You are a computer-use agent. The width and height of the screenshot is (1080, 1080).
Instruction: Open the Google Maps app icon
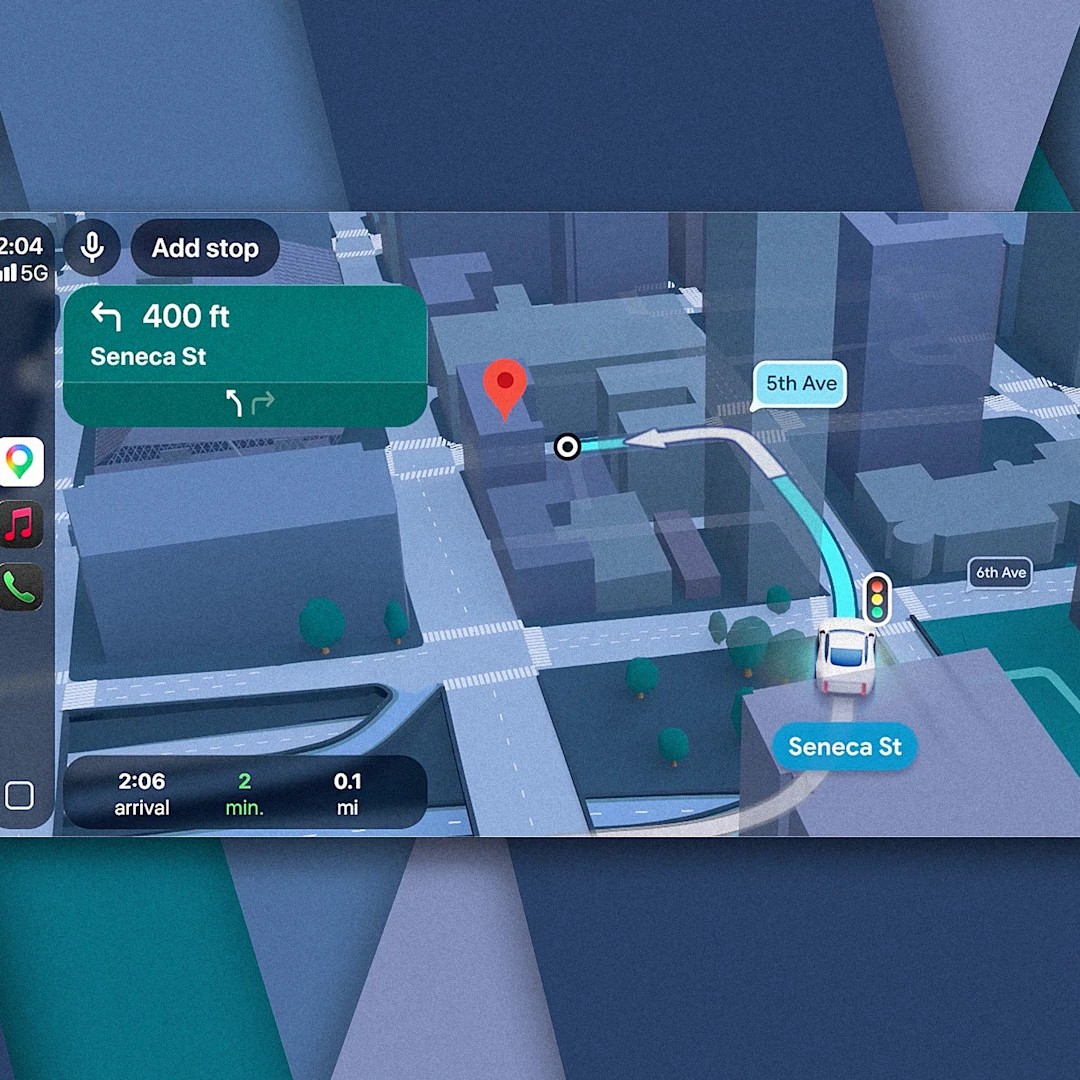click(20, 461)
